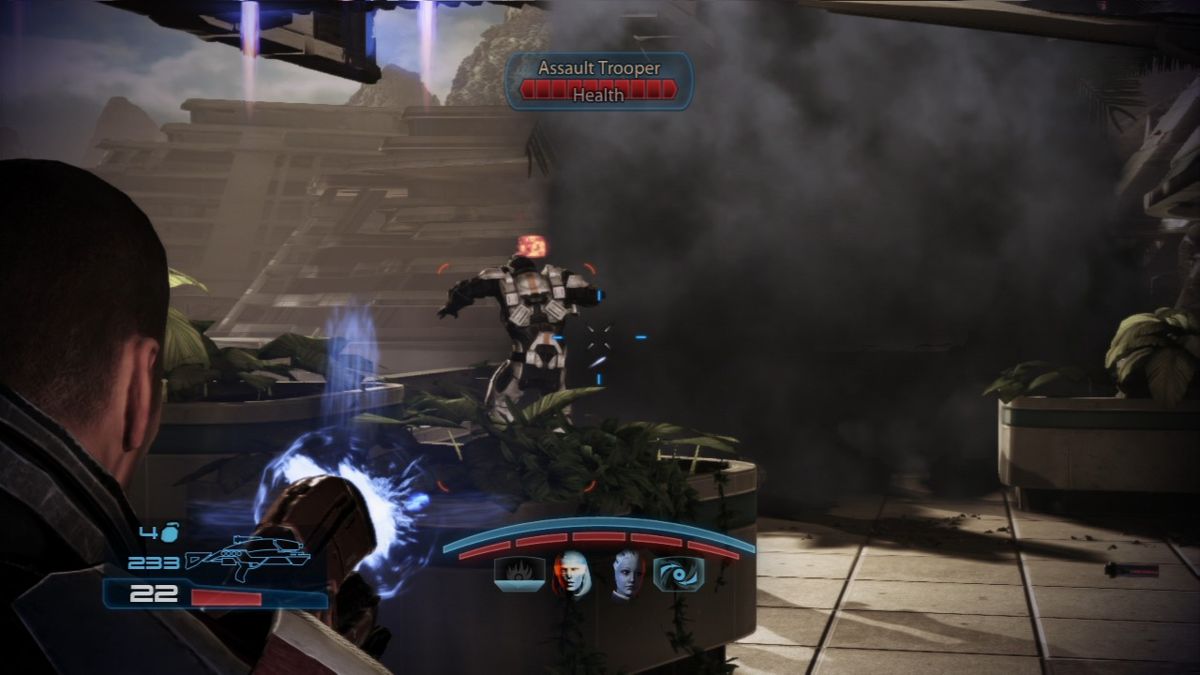Screen dimensions: 1200x675
Task: Select the red-haired squadmate portrait
Action: 572,575
